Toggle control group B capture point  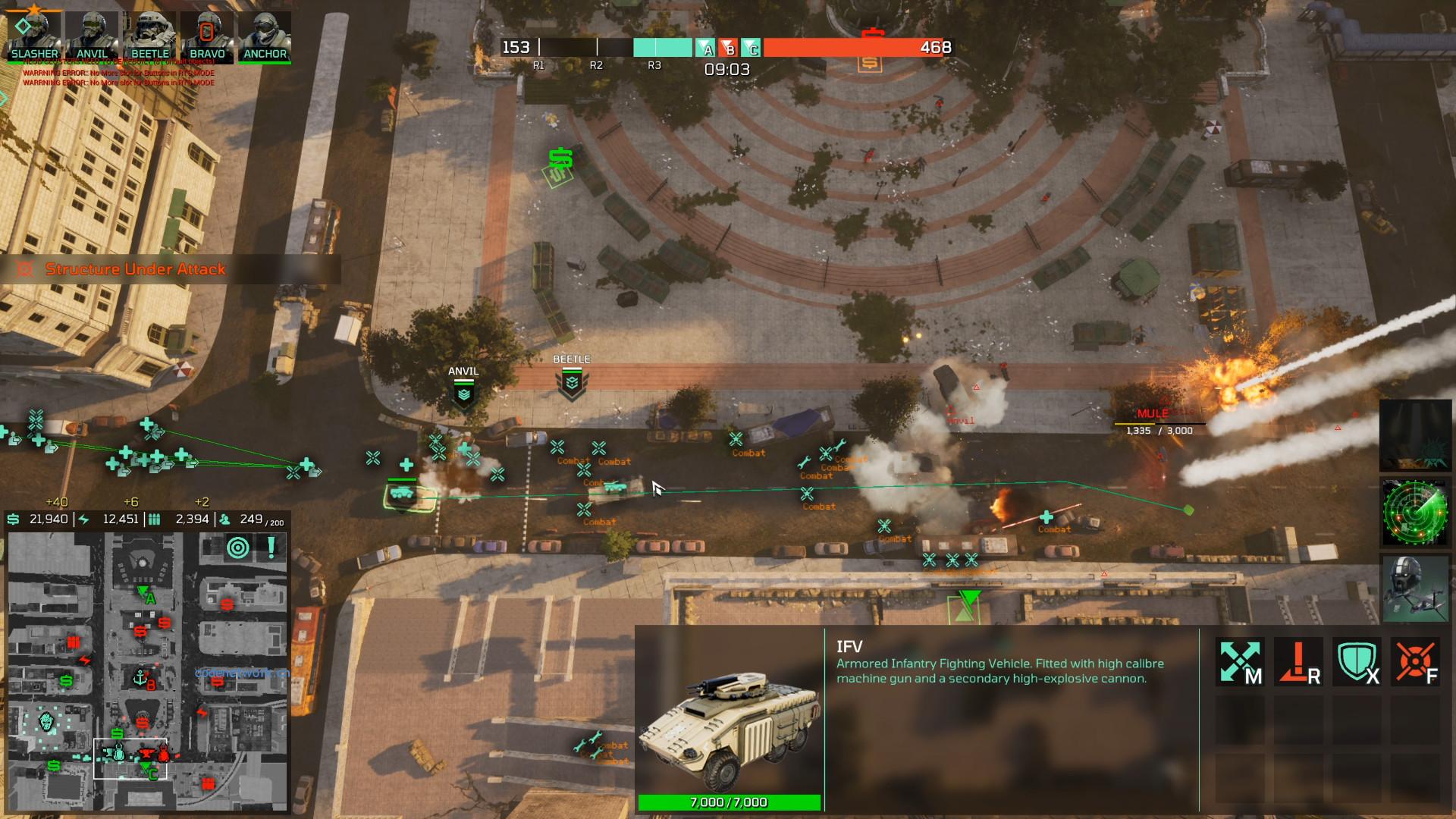pos(730,49)
